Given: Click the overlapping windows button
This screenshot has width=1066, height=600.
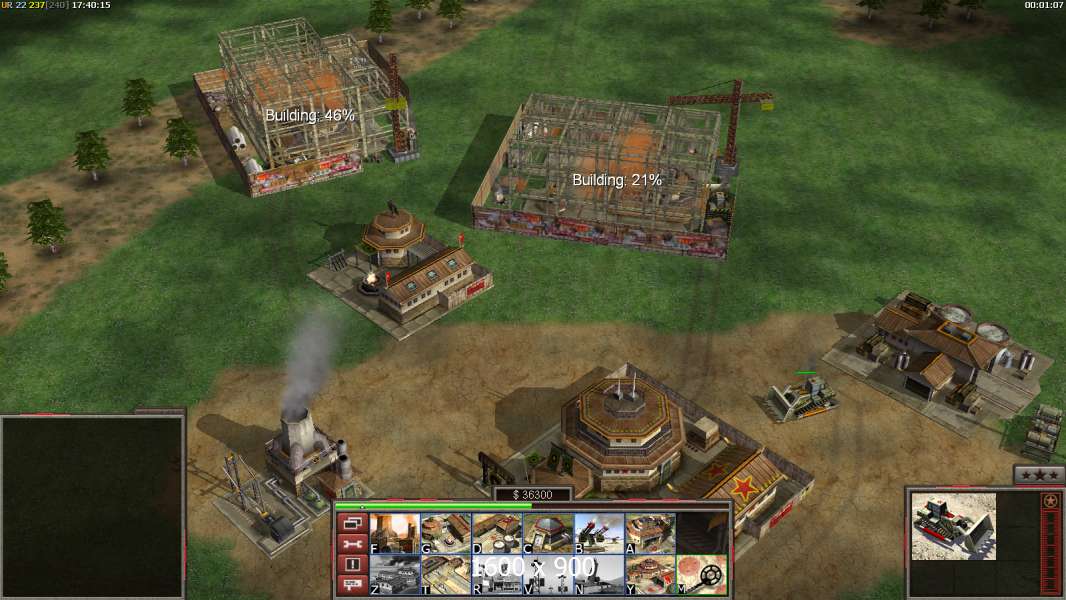Looking at the screenshot, I should click(x=352, y=522).
